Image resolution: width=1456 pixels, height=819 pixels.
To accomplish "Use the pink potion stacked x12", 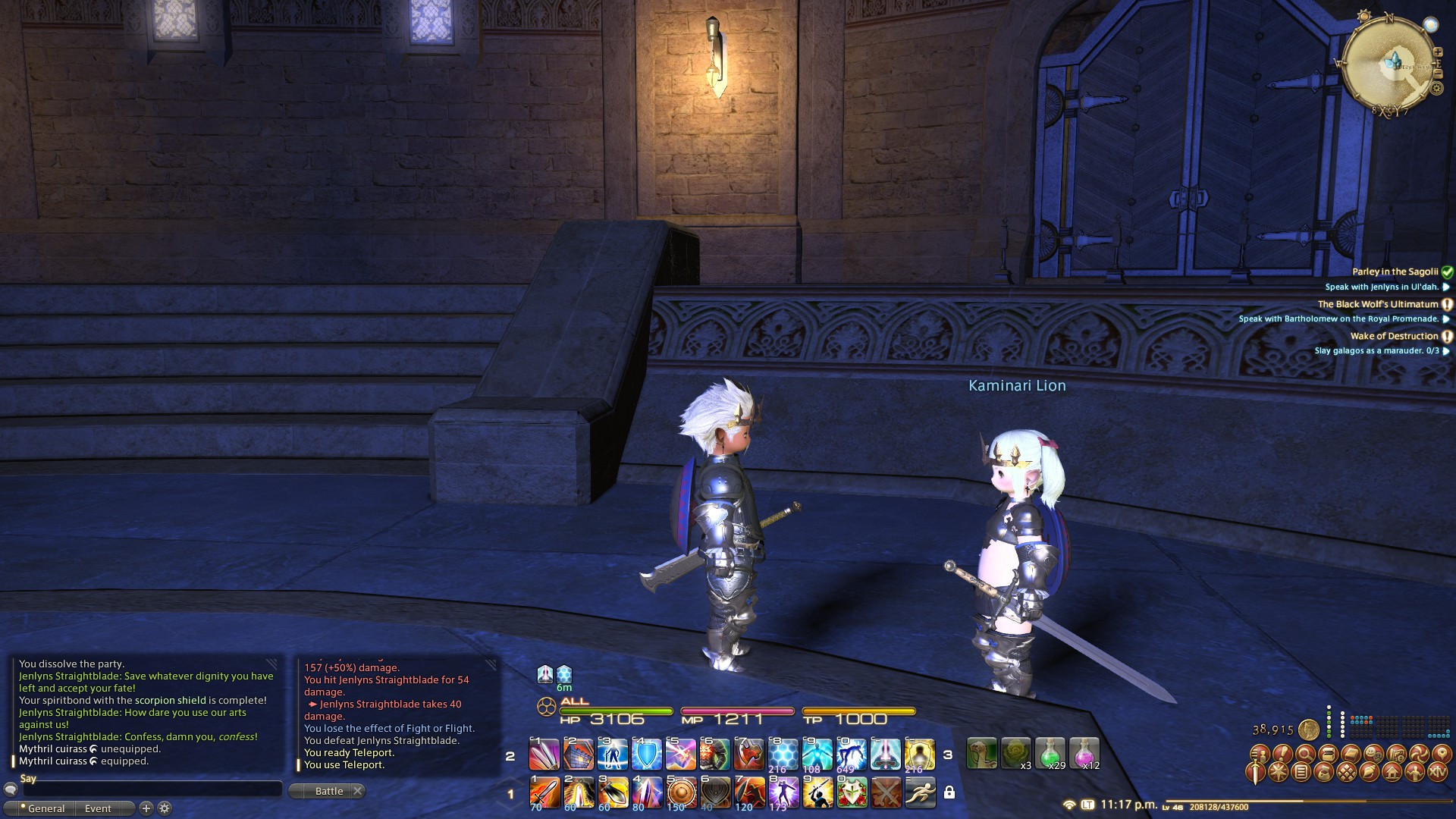I will pyautogui.click(x=1084, y=754).
